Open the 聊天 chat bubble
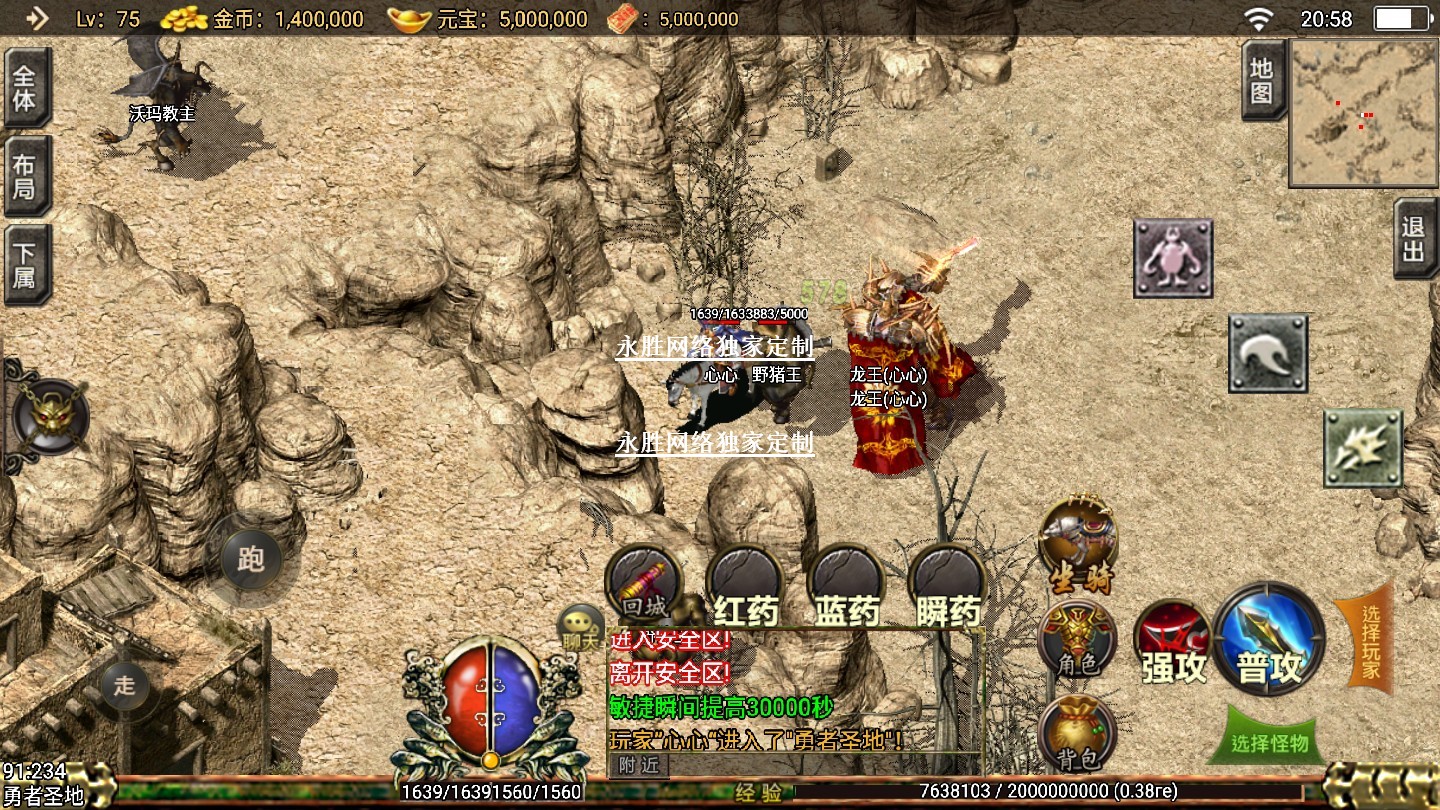Screen dimensions: 1440x810 pyautogui.click(x=581, y=628)
